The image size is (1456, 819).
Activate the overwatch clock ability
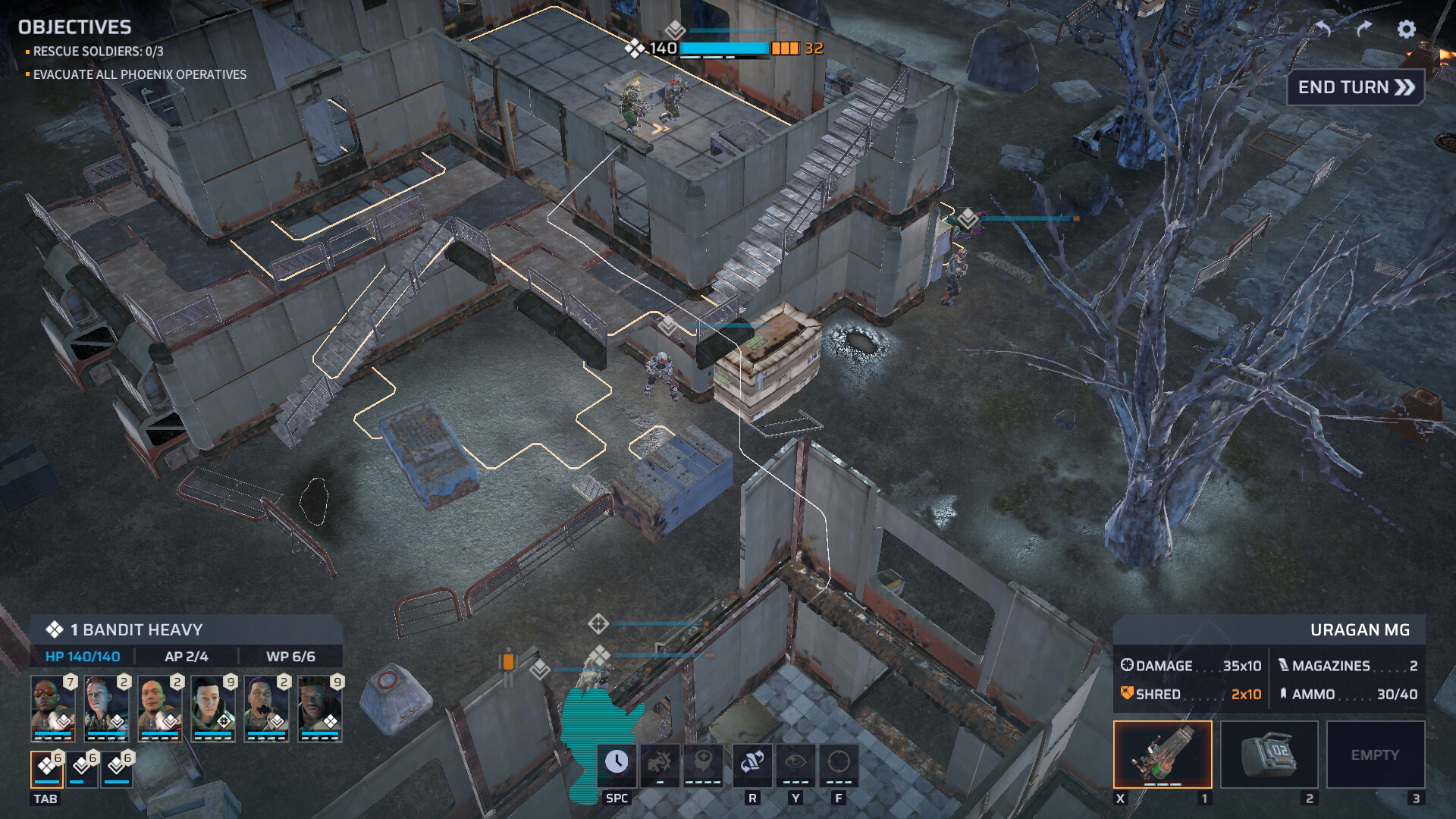pos(617,762)
